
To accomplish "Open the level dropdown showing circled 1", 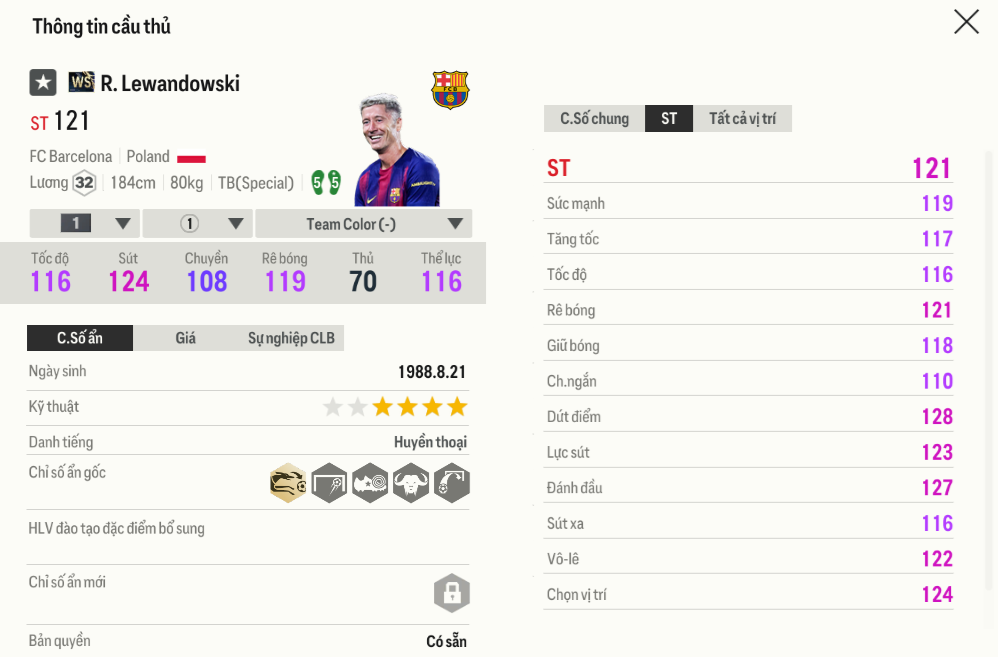I will [x=197, y=224].
